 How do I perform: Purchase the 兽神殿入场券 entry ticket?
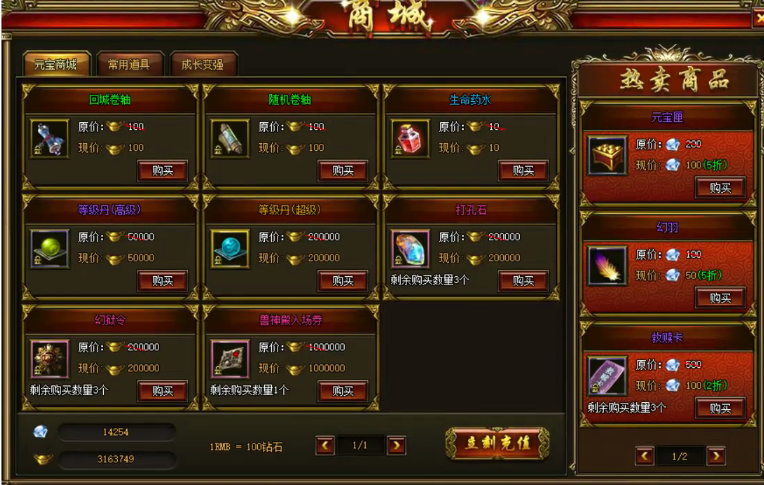[342, 391]
